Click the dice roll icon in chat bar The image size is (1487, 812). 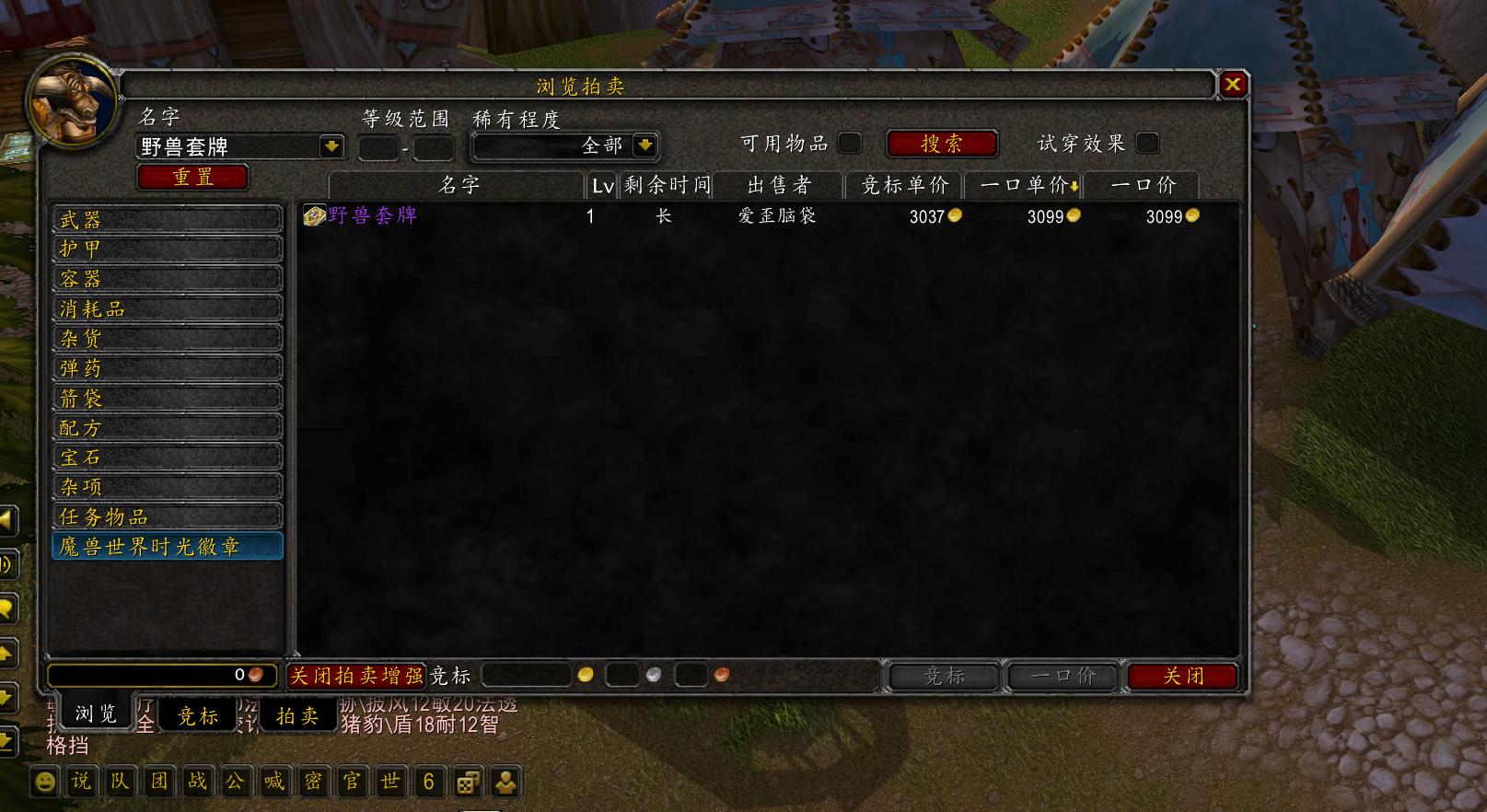[x=468, y=782]
